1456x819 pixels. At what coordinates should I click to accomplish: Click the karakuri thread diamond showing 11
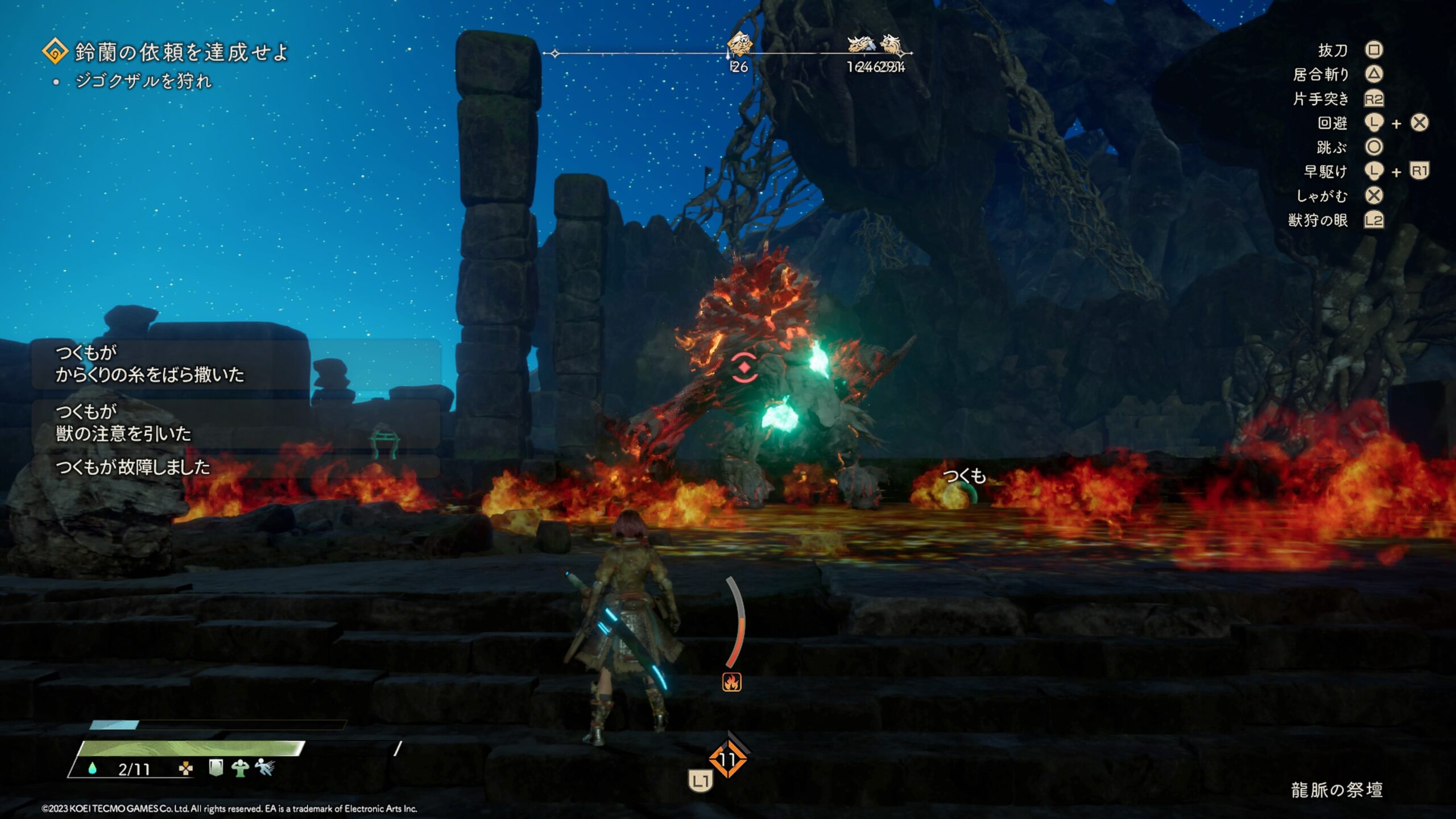[x=727, y=759]
